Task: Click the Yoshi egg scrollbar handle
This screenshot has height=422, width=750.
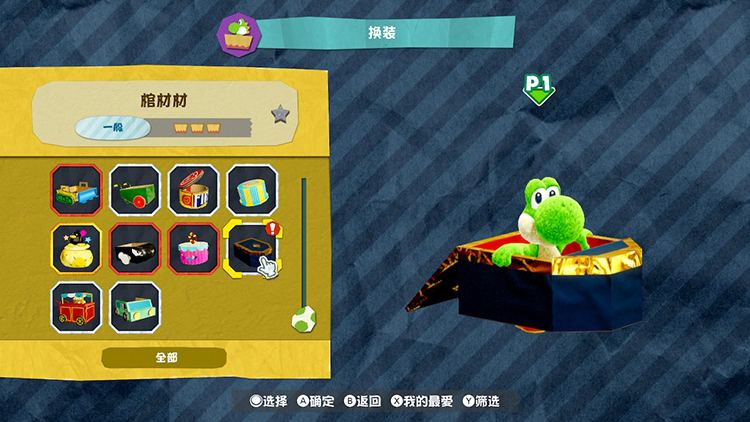Action: tap(302, 319)
